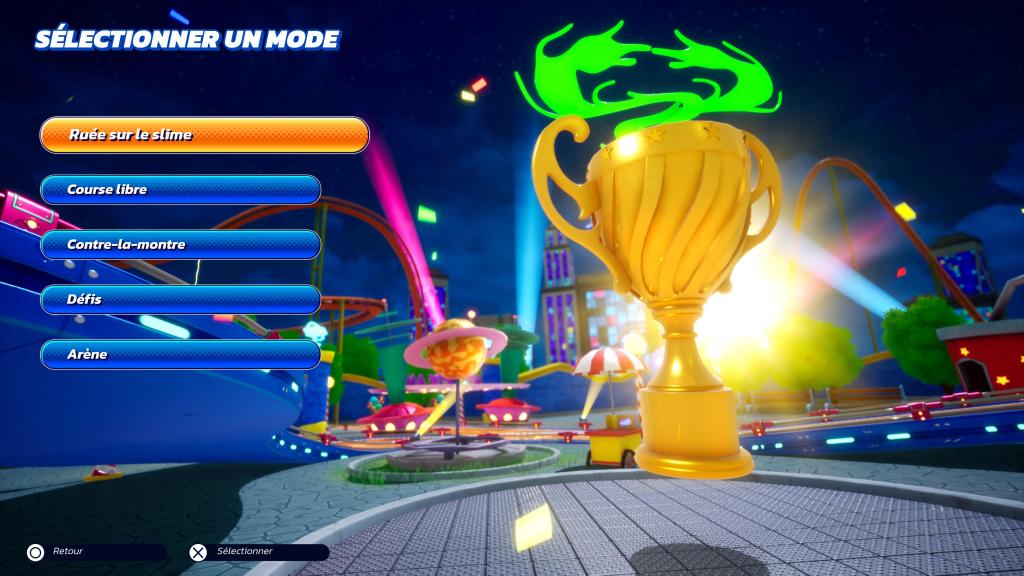The image size is (1024, 576).
Task: Open the Contre-la-montre mode
Action: [x=180, y=245]
